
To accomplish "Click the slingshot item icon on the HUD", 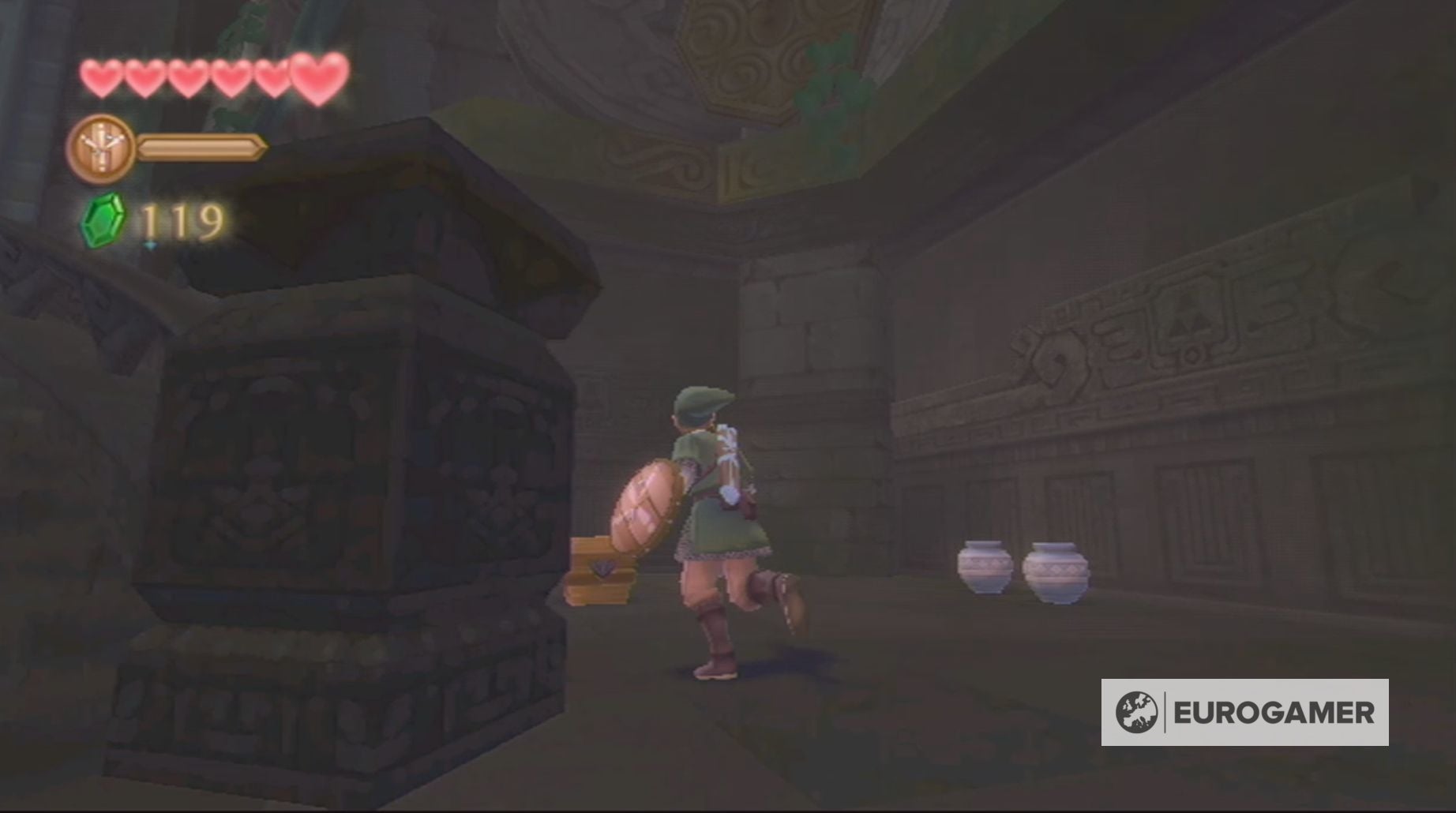I will pos(103,147).
